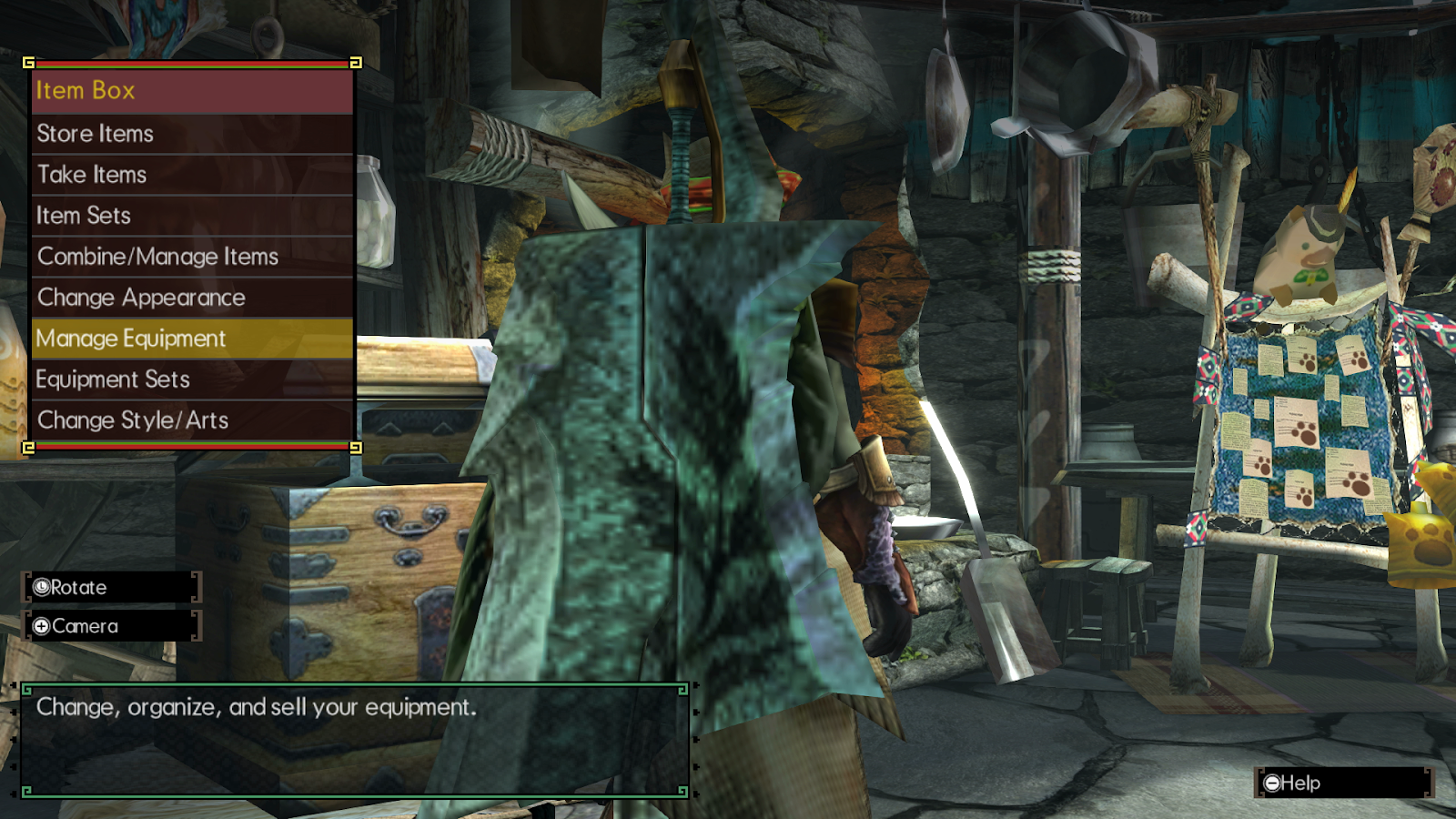Click the Help circle button icon

[1272, 784]
